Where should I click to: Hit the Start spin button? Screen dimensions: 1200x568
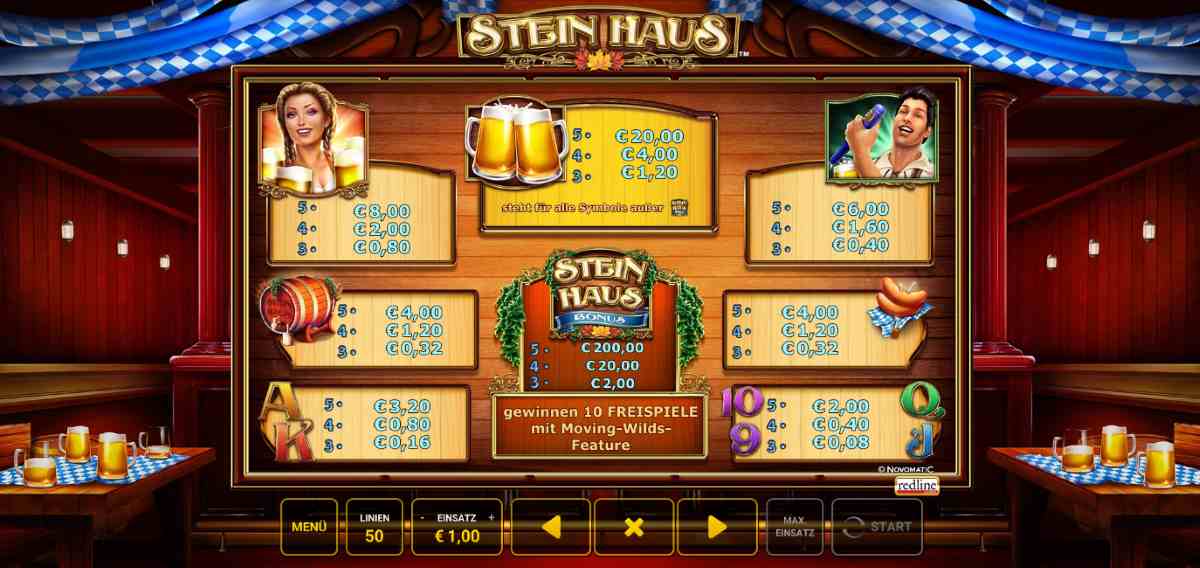[877, 526]
